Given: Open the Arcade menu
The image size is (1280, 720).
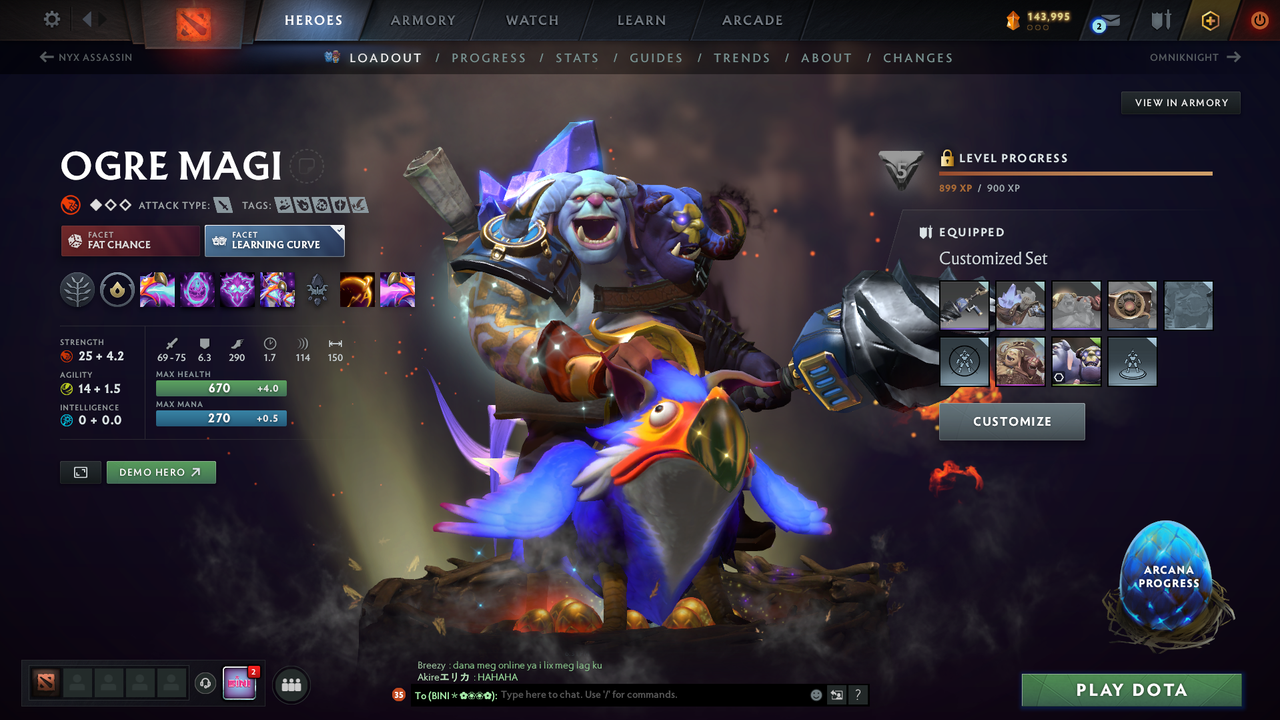Looking at the screenshot, I should coord(751,20).
